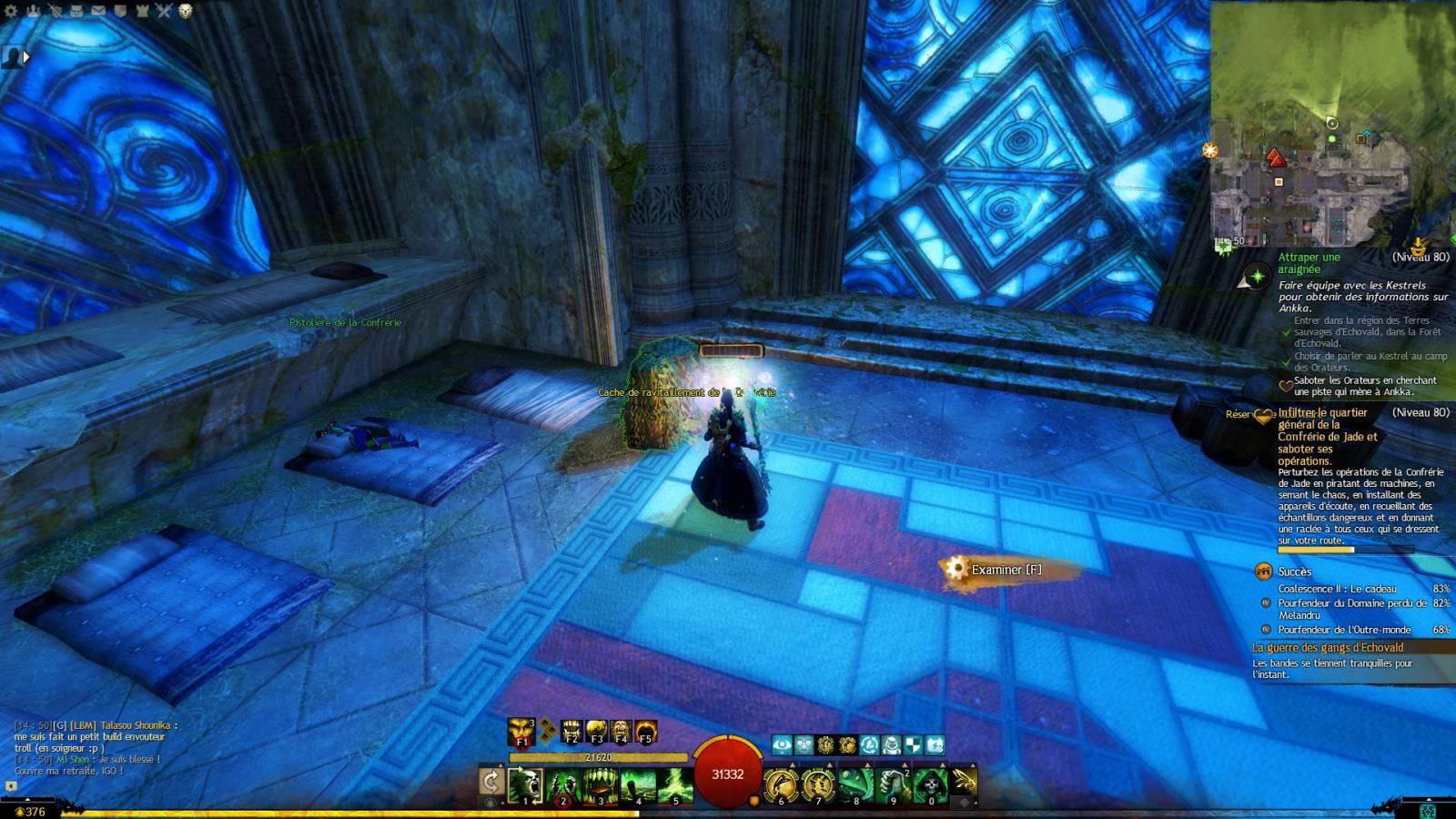
Task: Open the hero panel sword-and-shield icon
Action: (55, 11)
